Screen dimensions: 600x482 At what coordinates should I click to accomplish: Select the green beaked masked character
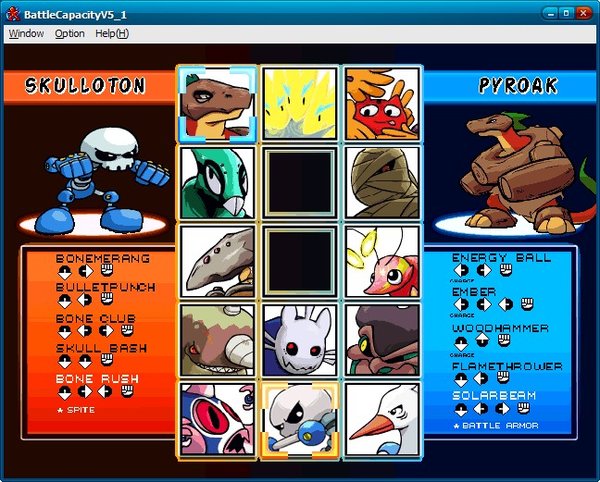[x=218, y=183]
